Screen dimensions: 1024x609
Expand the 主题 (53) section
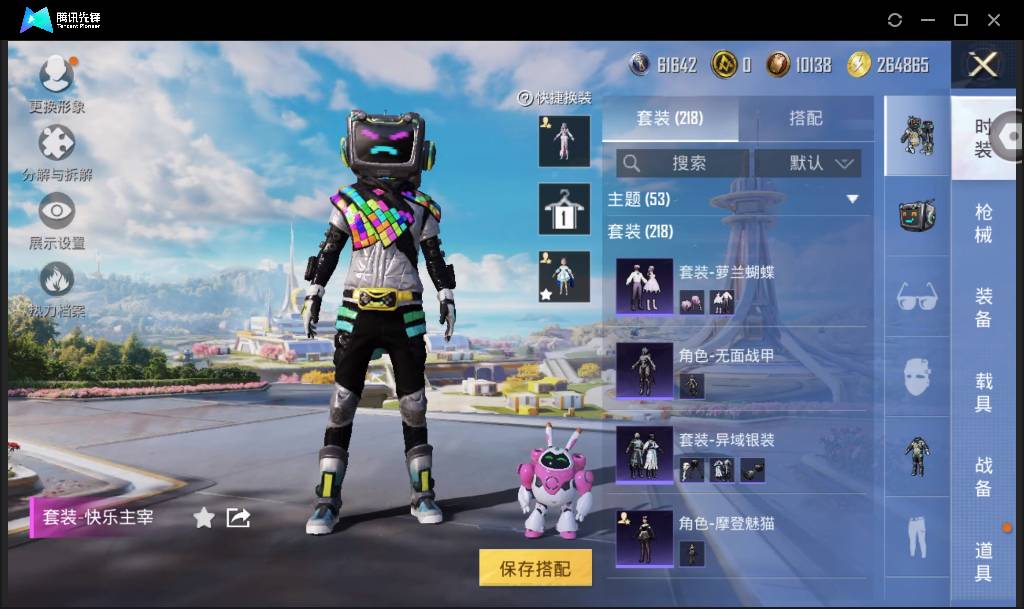[853, 199]
